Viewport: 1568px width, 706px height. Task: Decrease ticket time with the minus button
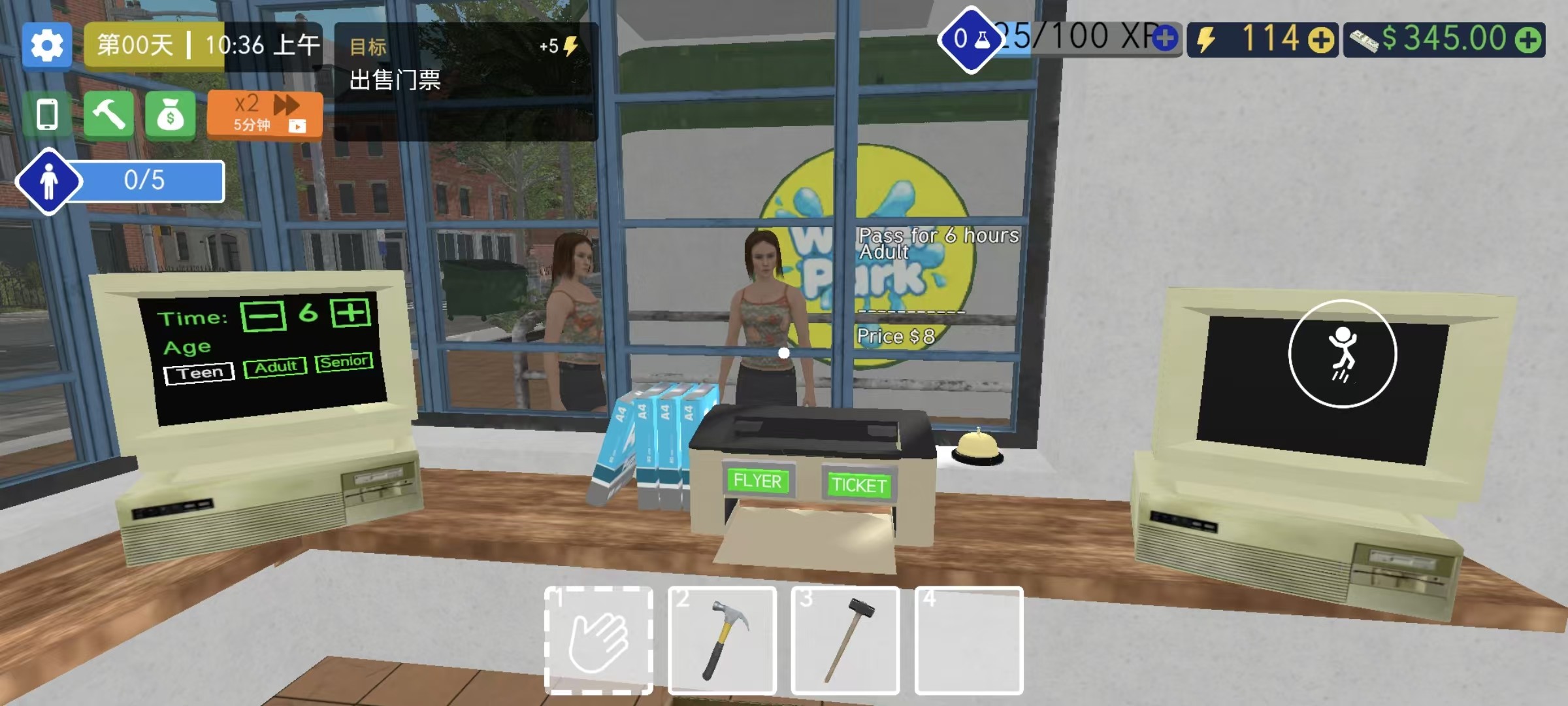click(x=263, y=316)
